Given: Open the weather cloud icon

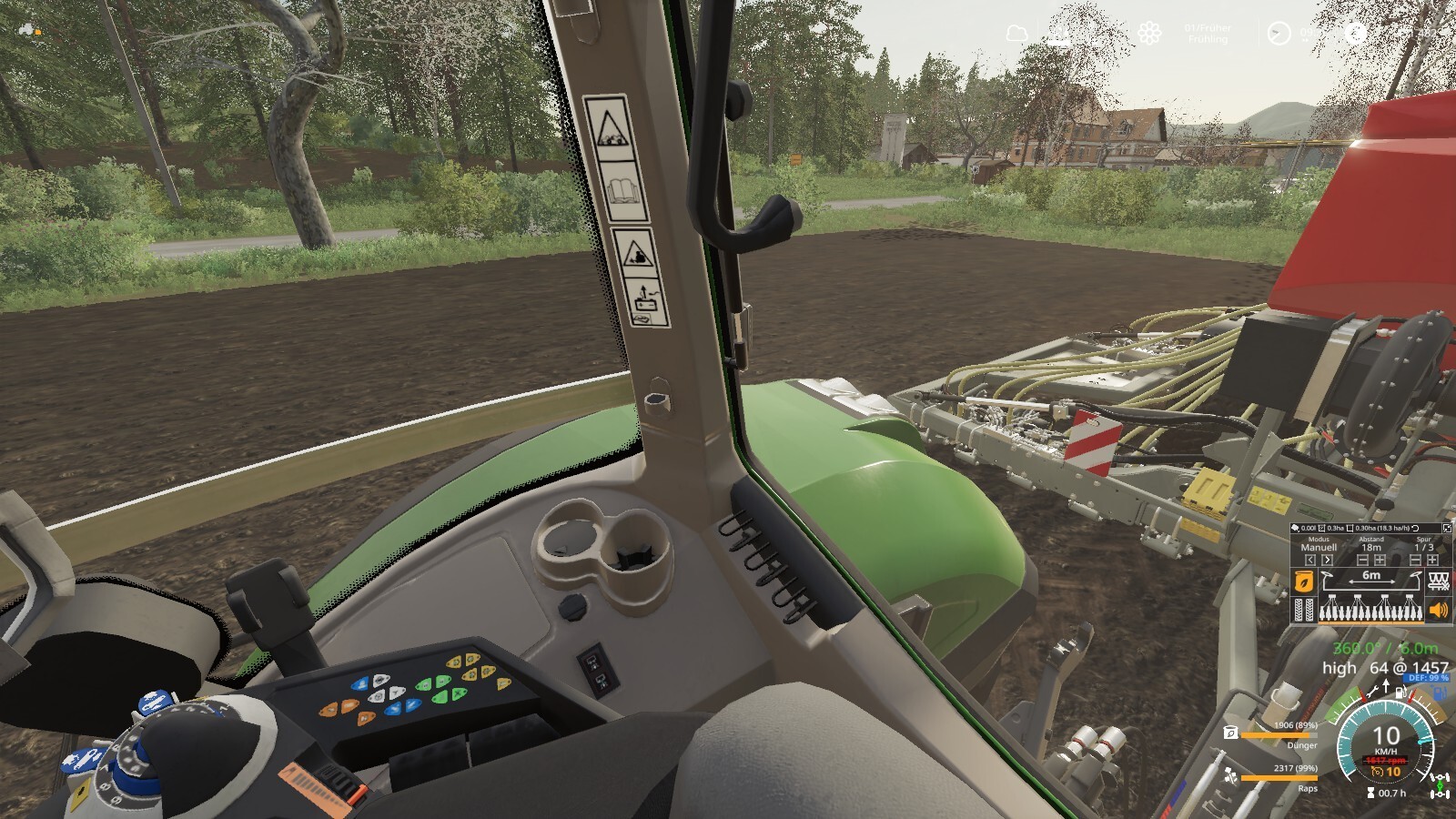Looking at the screenshot, I should click(x=1016, y=35).
